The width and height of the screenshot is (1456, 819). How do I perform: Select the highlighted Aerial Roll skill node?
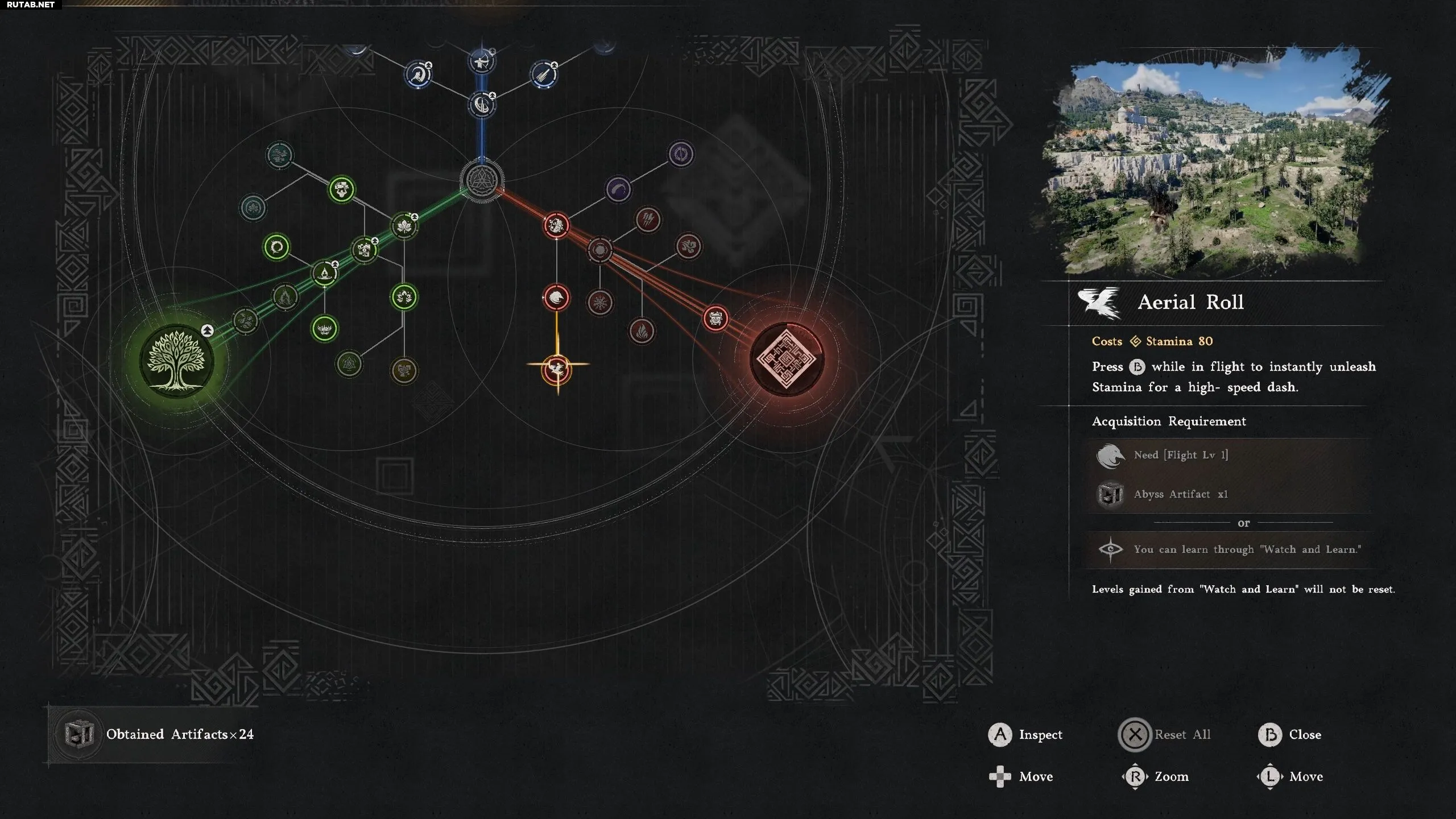point(557,370)
